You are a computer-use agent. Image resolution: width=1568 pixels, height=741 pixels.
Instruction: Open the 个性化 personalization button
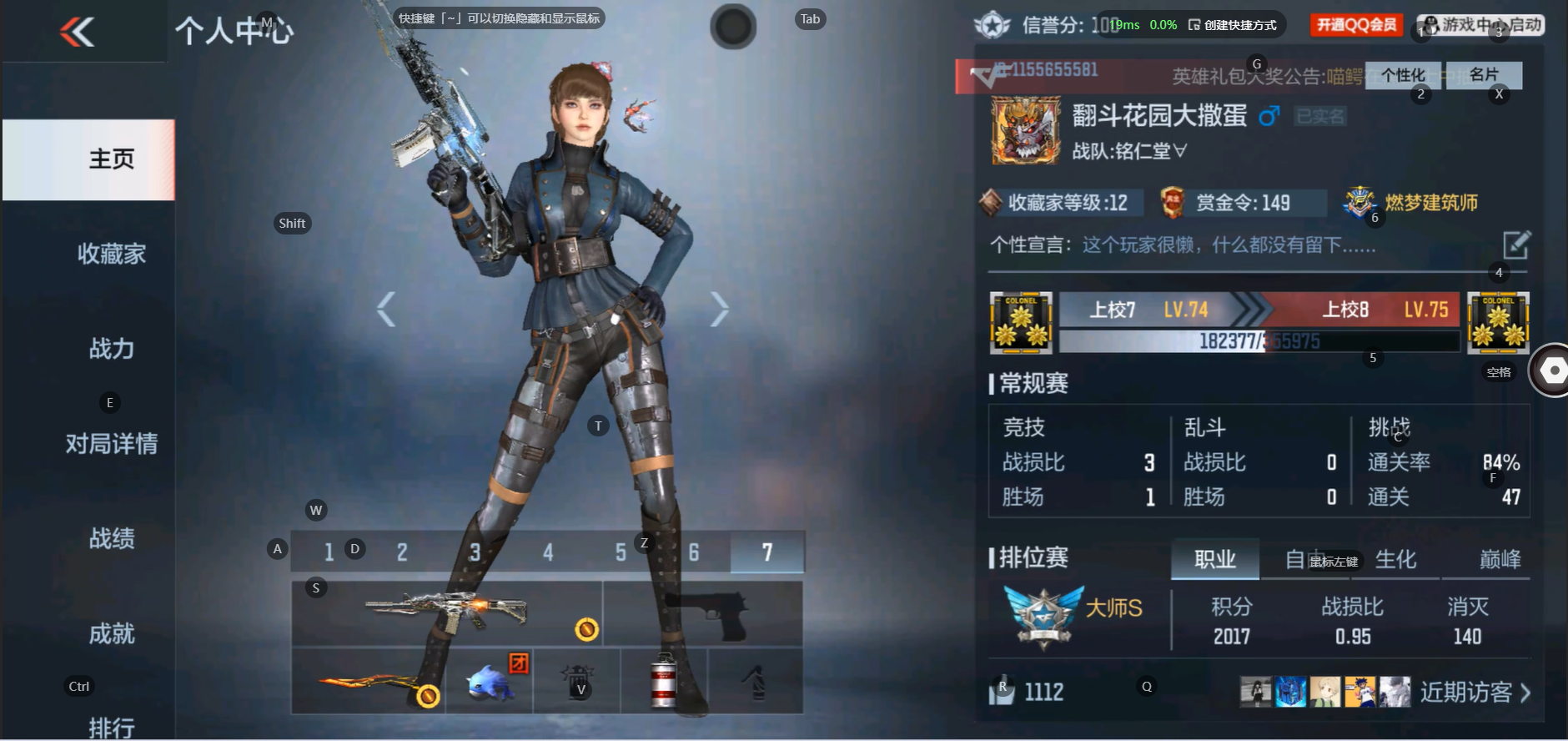pos(1403,75)
